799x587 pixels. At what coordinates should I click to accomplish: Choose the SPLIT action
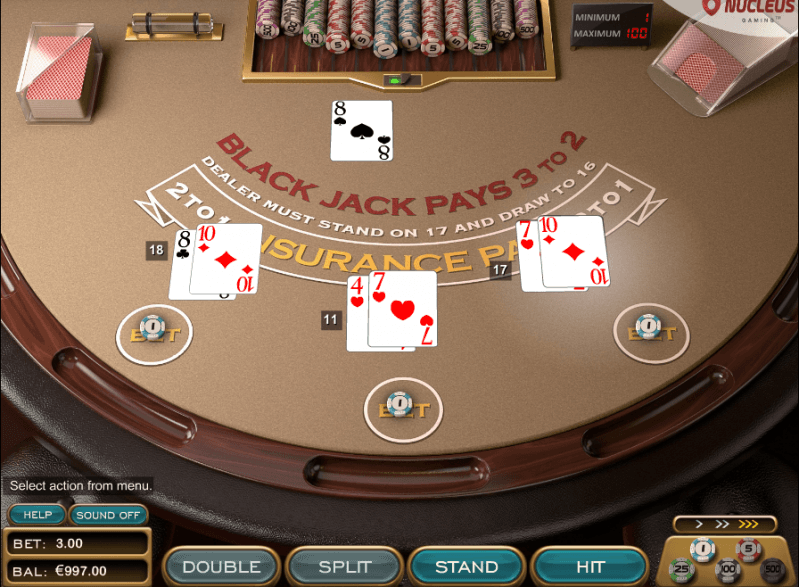click(x=344, y=567)
